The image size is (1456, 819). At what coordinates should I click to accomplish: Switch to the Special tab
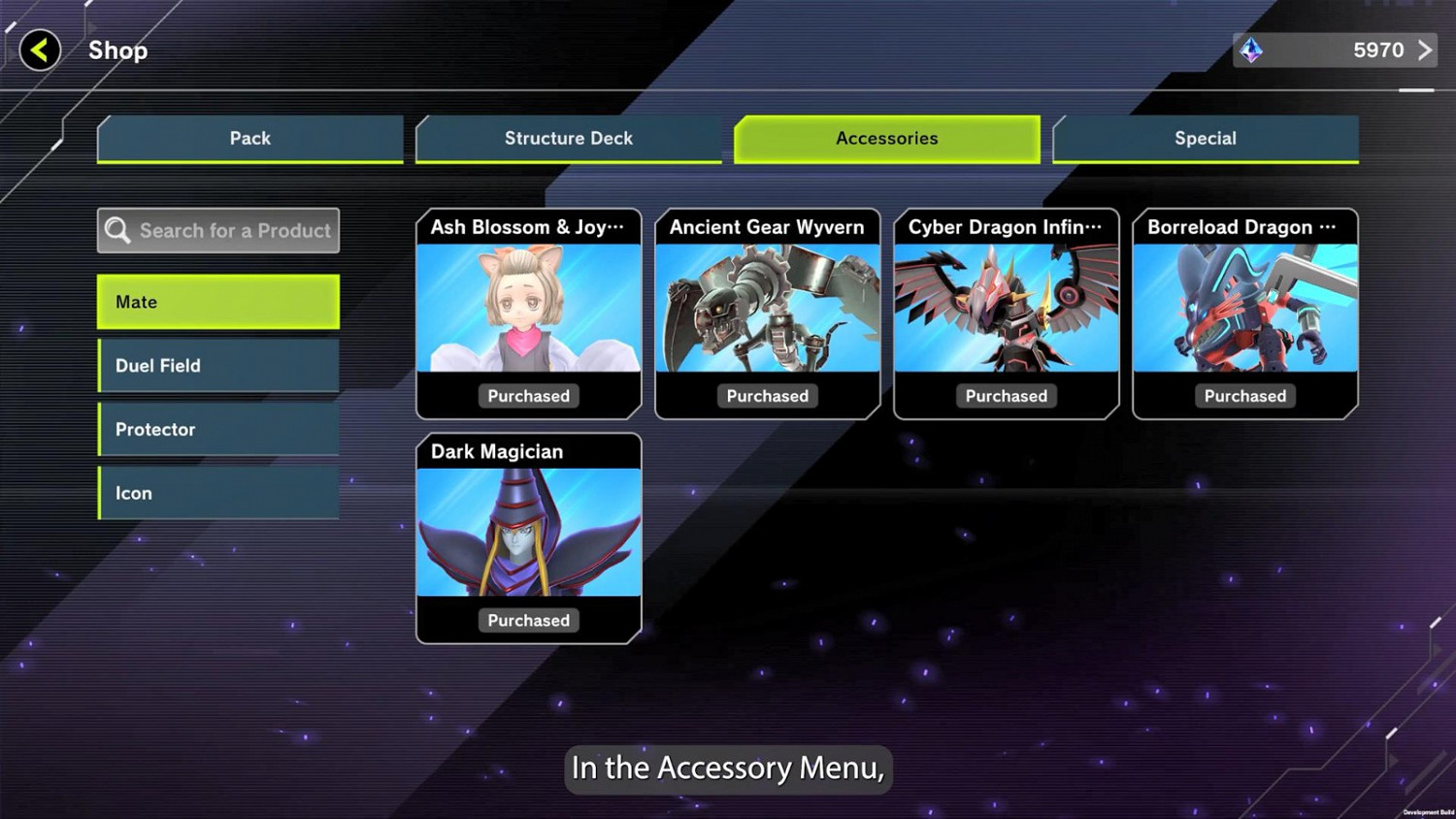point(1206,139)
